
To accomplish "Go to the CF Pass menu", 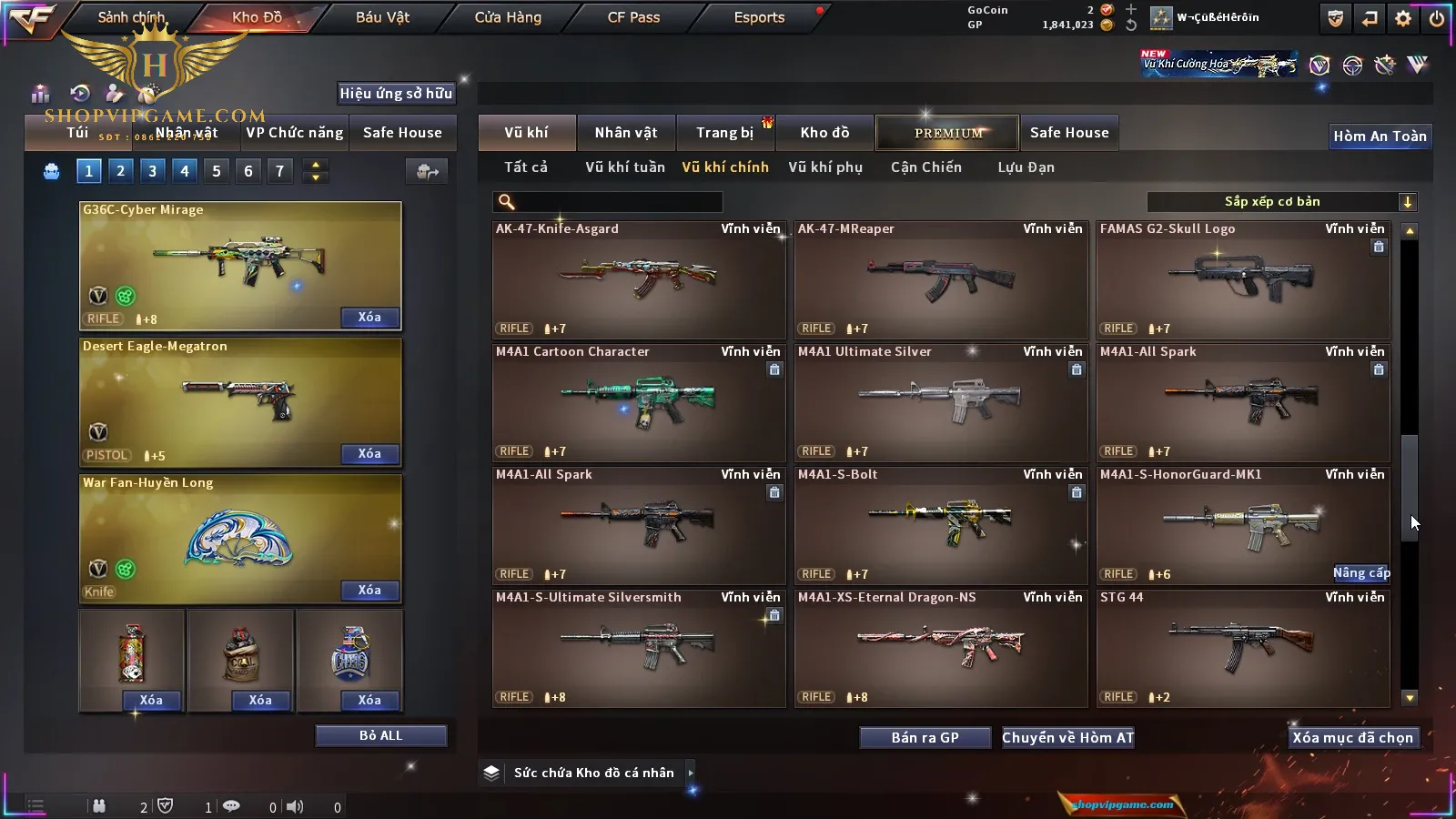I will [633, 17].
